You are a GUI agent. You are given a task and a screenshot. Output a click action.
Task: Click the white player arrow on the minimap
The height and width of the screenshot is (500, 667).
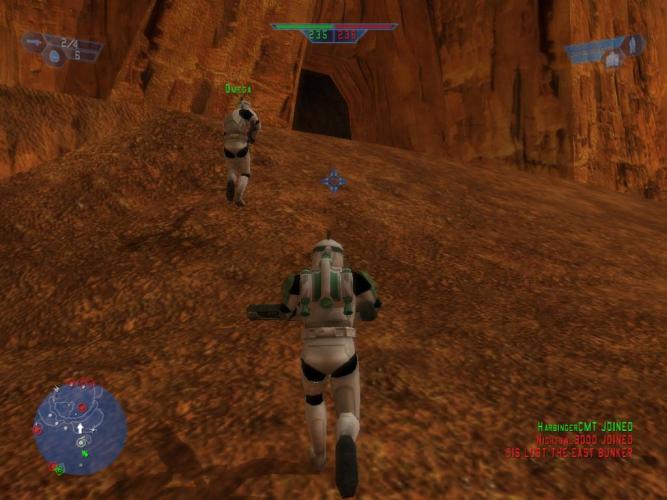point(80,428)
